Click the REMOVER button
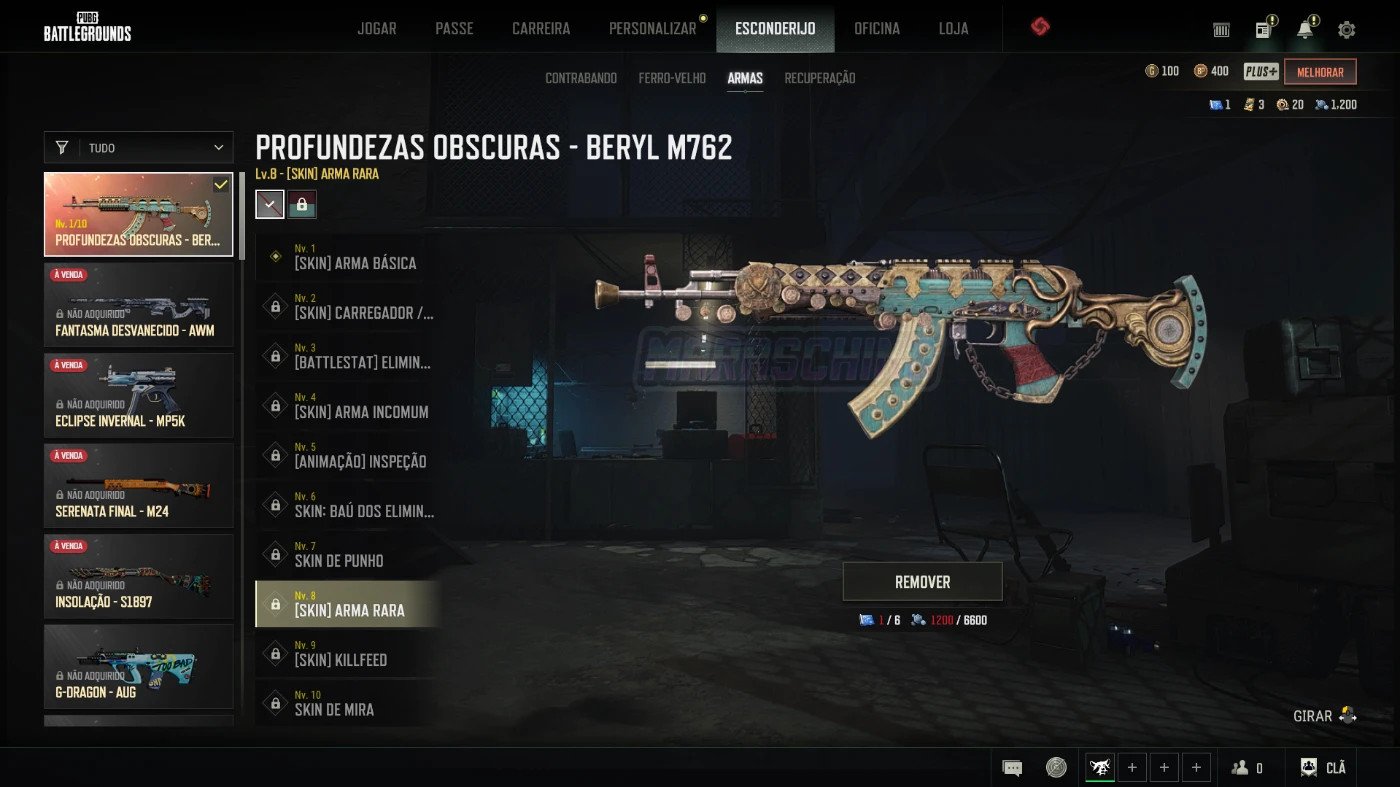Image resolution: width=1400 pixels, height=787 pixels. tap(922, 581)
